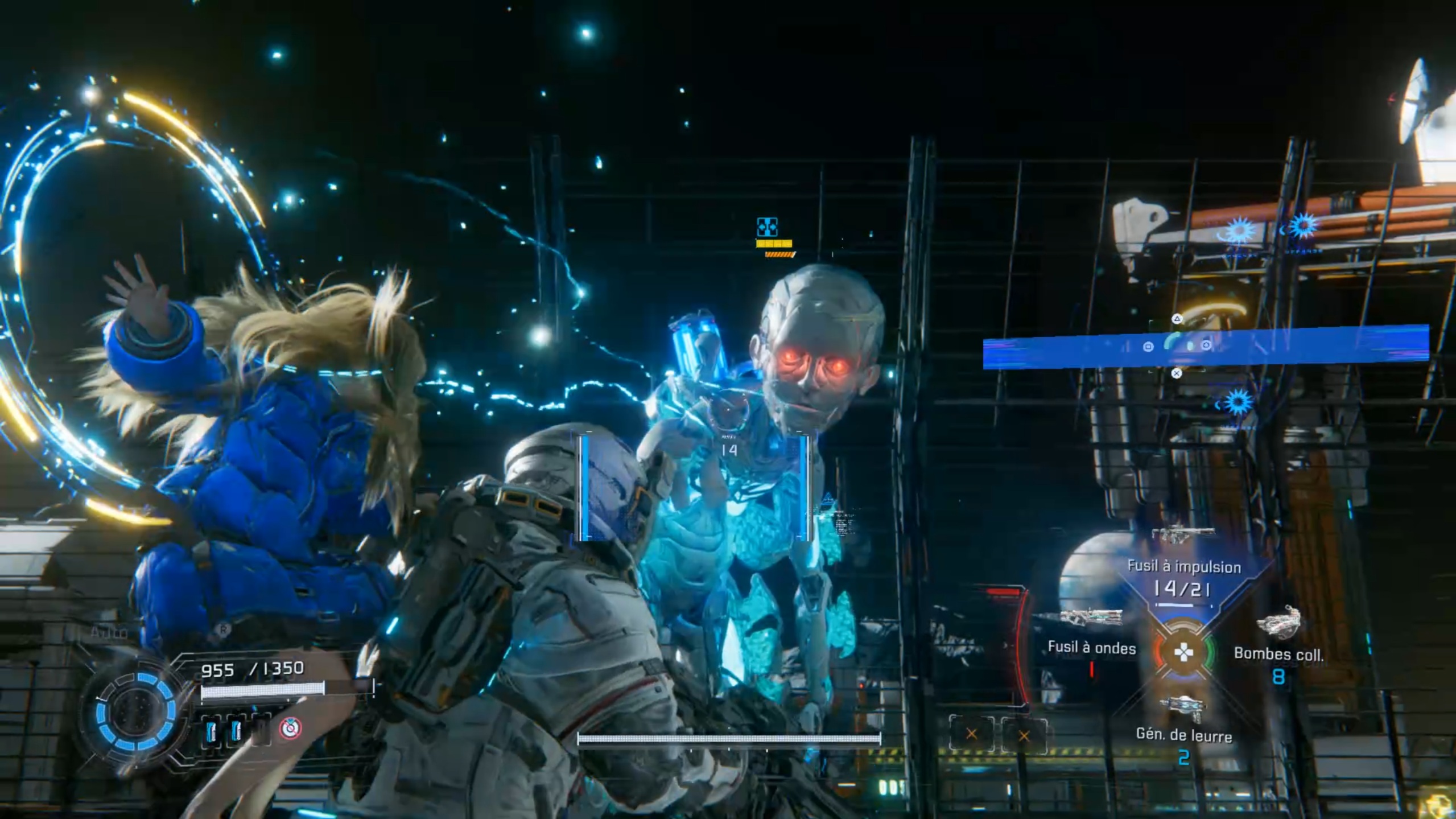Image resolution: width=1456 pixels, height=819 pixels.
Task: Choose the Gén. de leurre gadget
Action: coord(1183,734)
